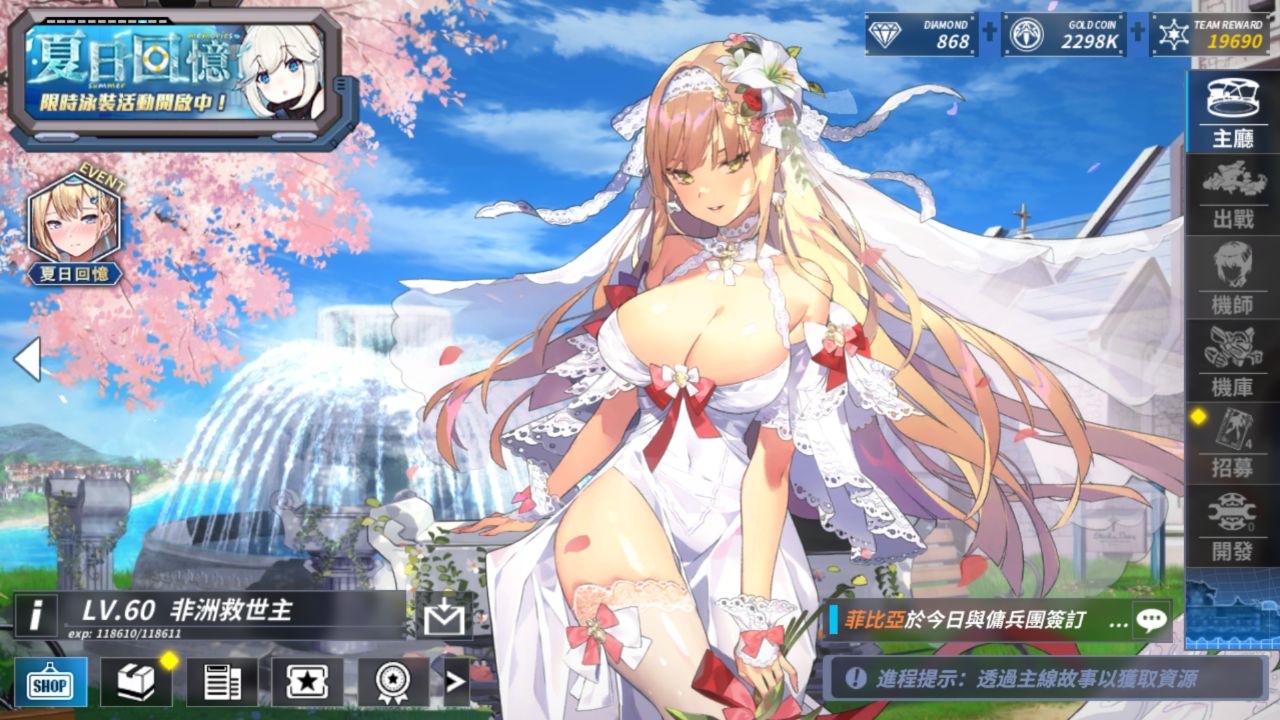The width and height of the screenshot is (1280, 720).
Task: Open the box inventory icon
Action: [136, 683]
